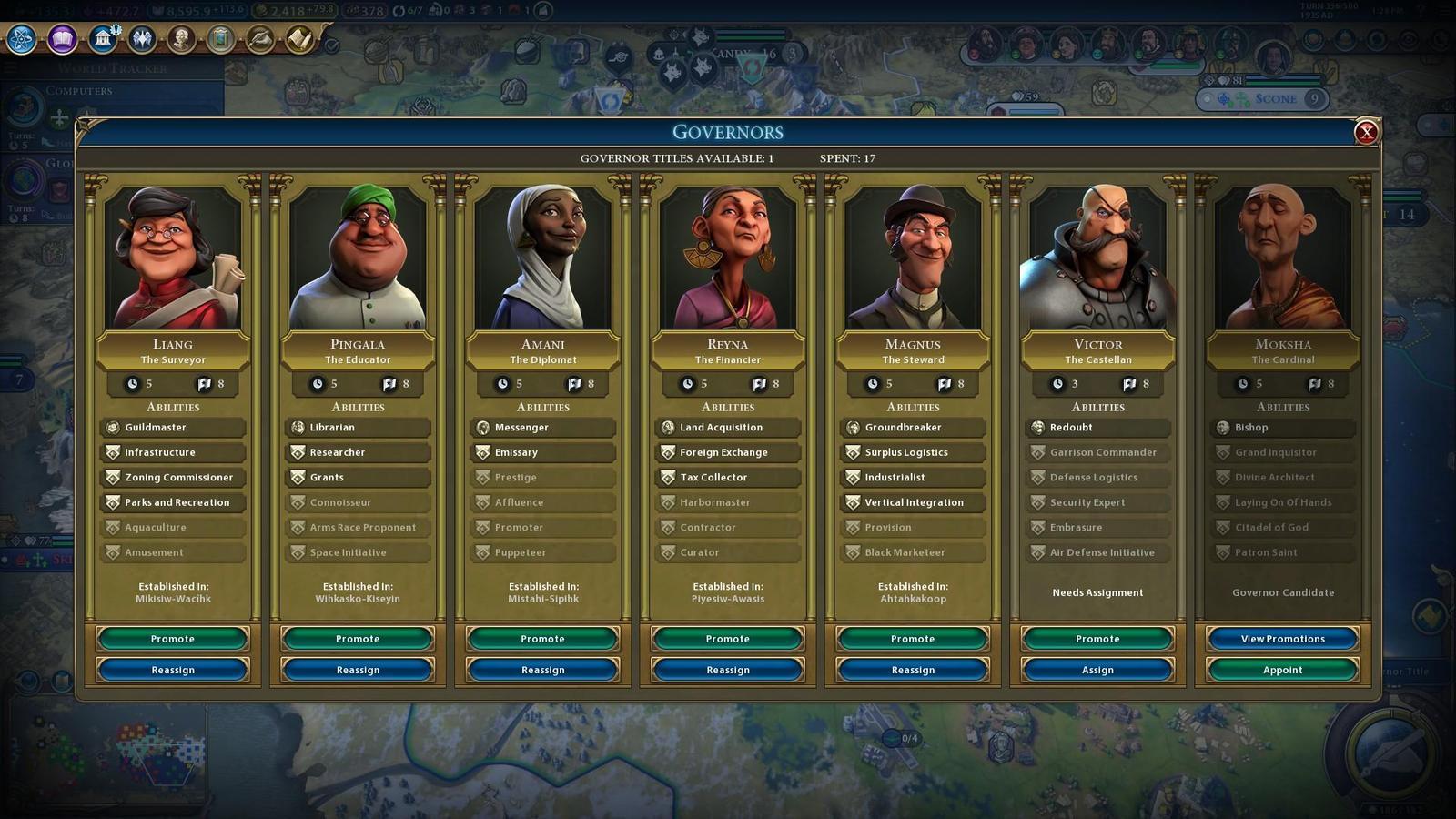Promote Liang the Surveyor

point(173,639)
